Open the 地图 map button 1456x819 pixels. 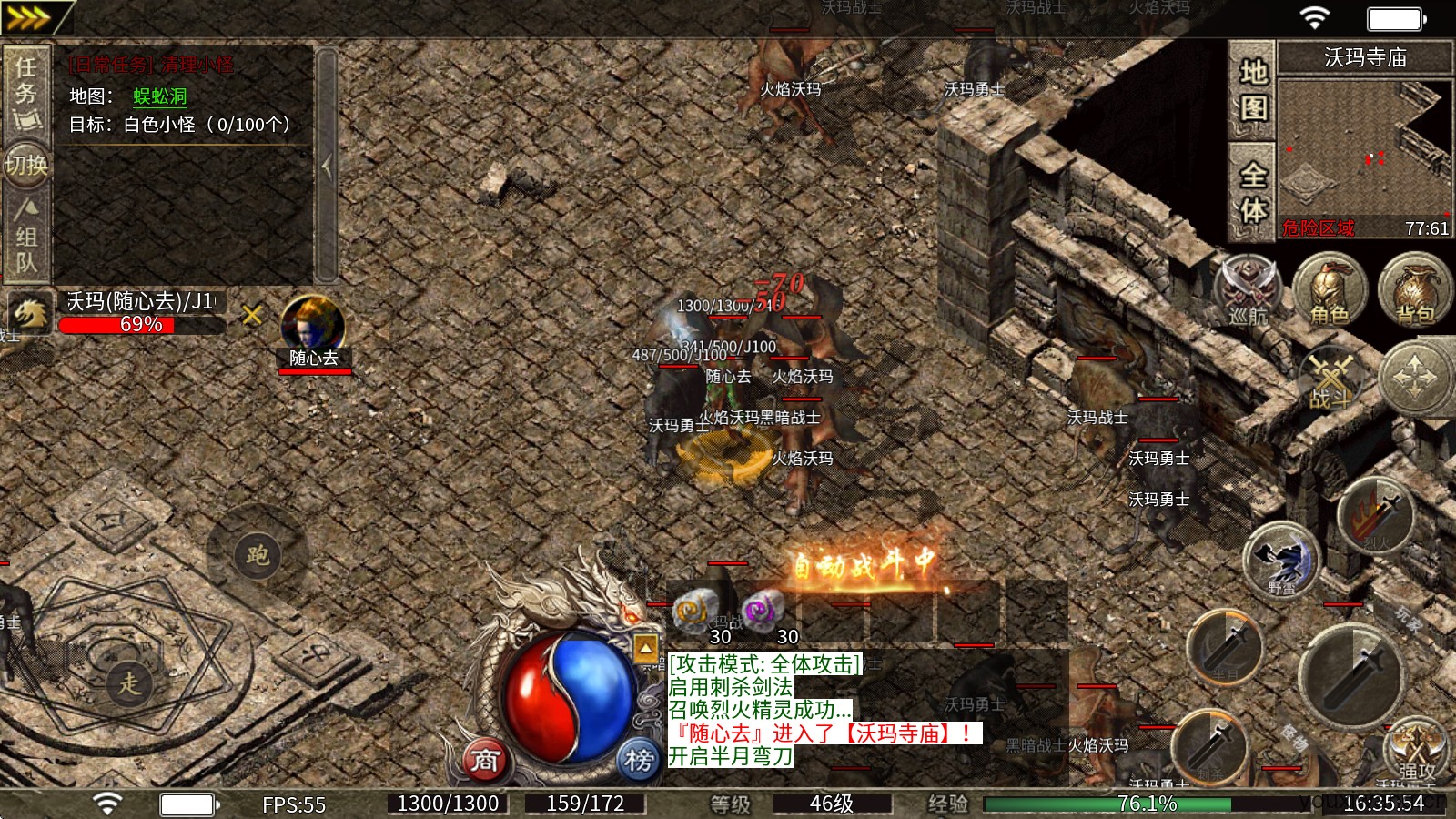pos(1253,89)
